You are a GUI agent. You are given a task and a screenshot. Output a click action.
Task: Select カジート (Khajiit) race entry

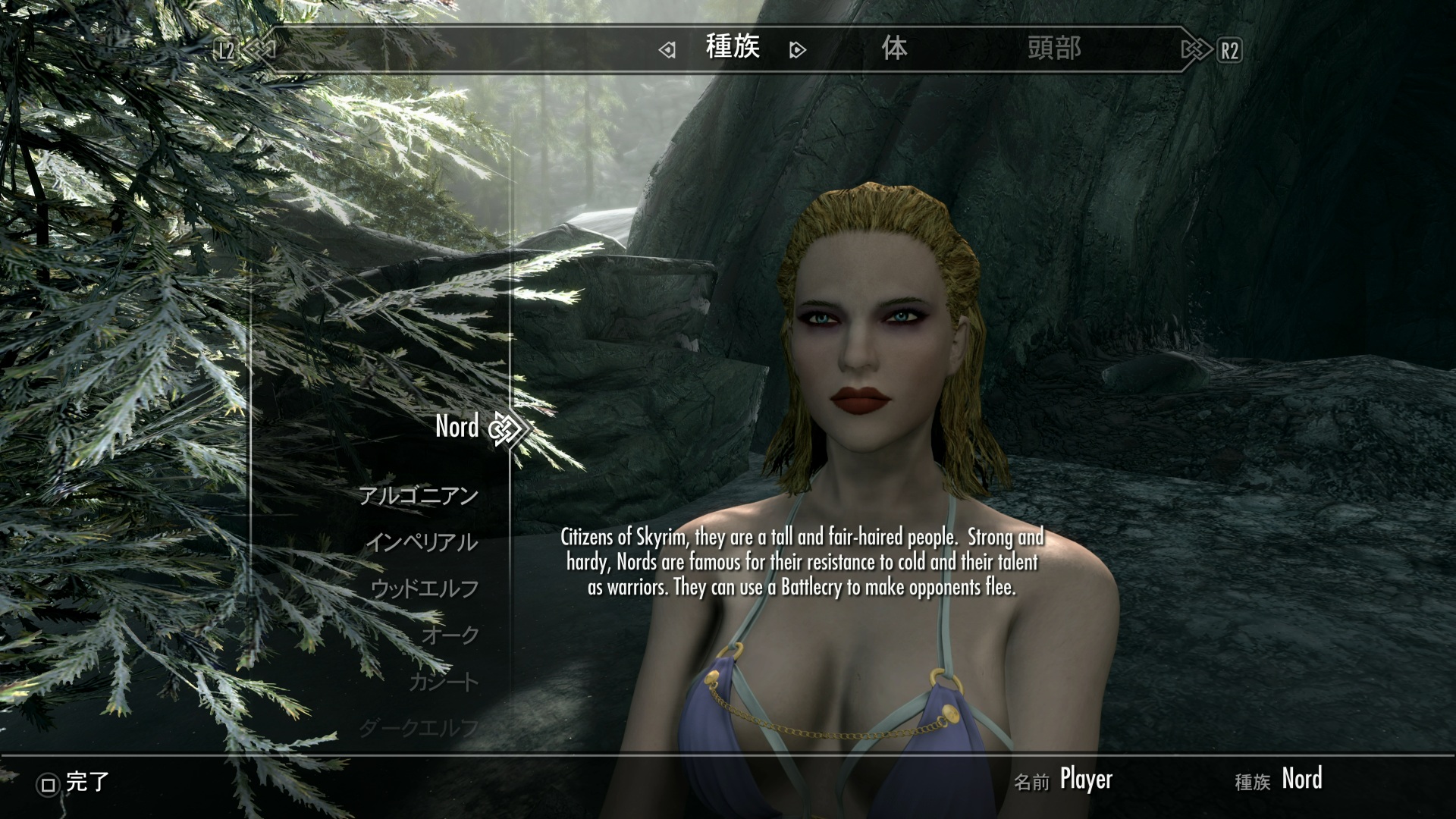(x=444, y=682)
